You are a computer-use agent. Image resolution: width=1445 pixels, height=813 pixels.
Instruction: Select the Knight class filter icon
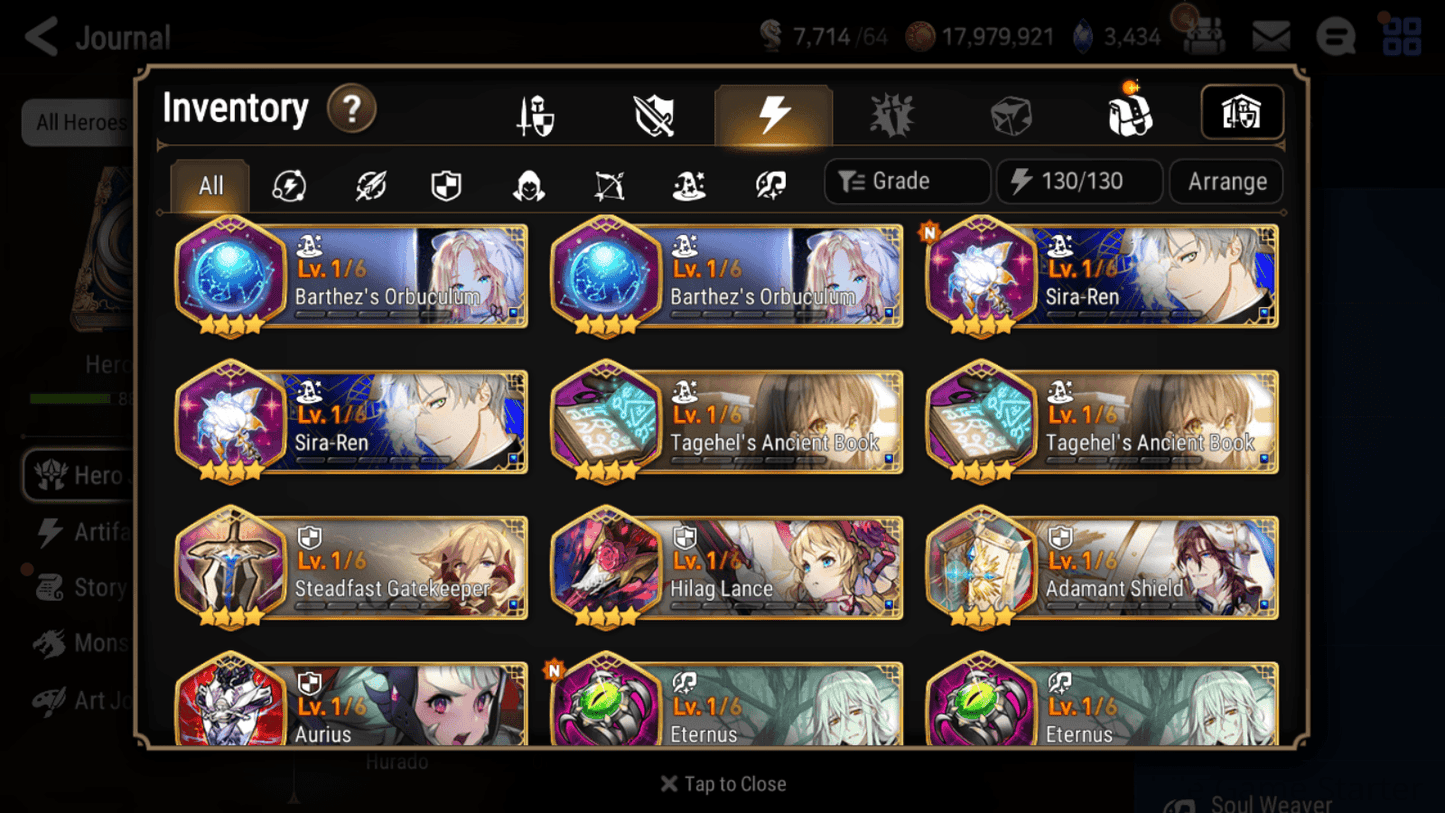tap(446, 181)
